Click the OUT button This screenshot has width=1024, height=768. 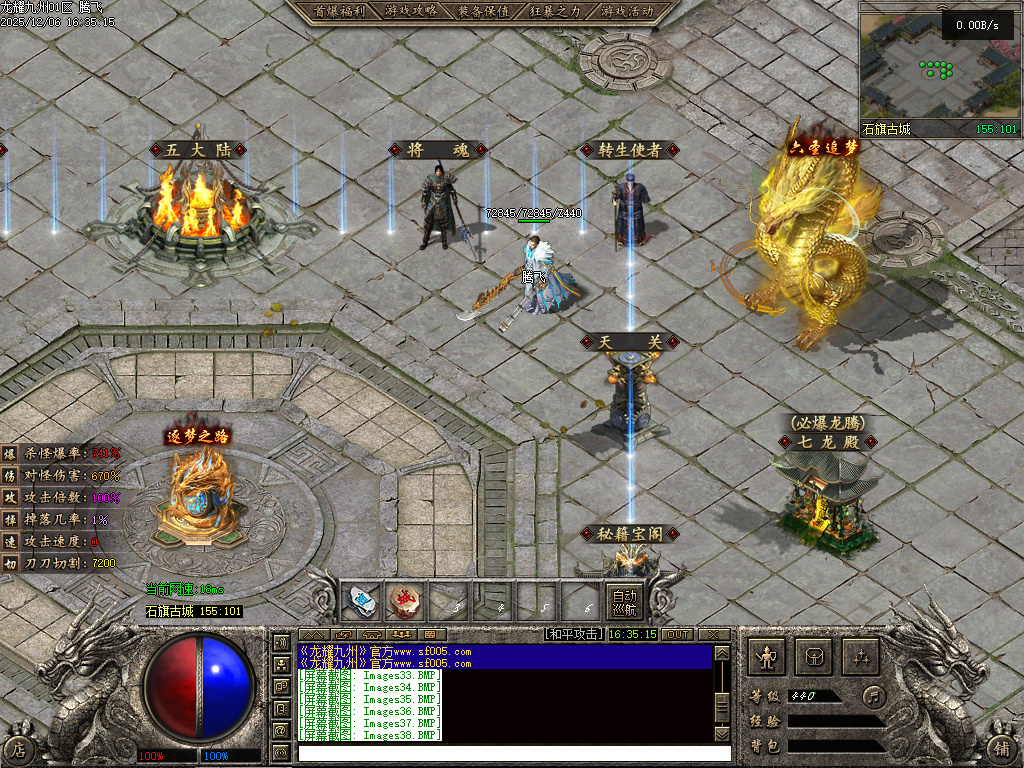[677, 634]
